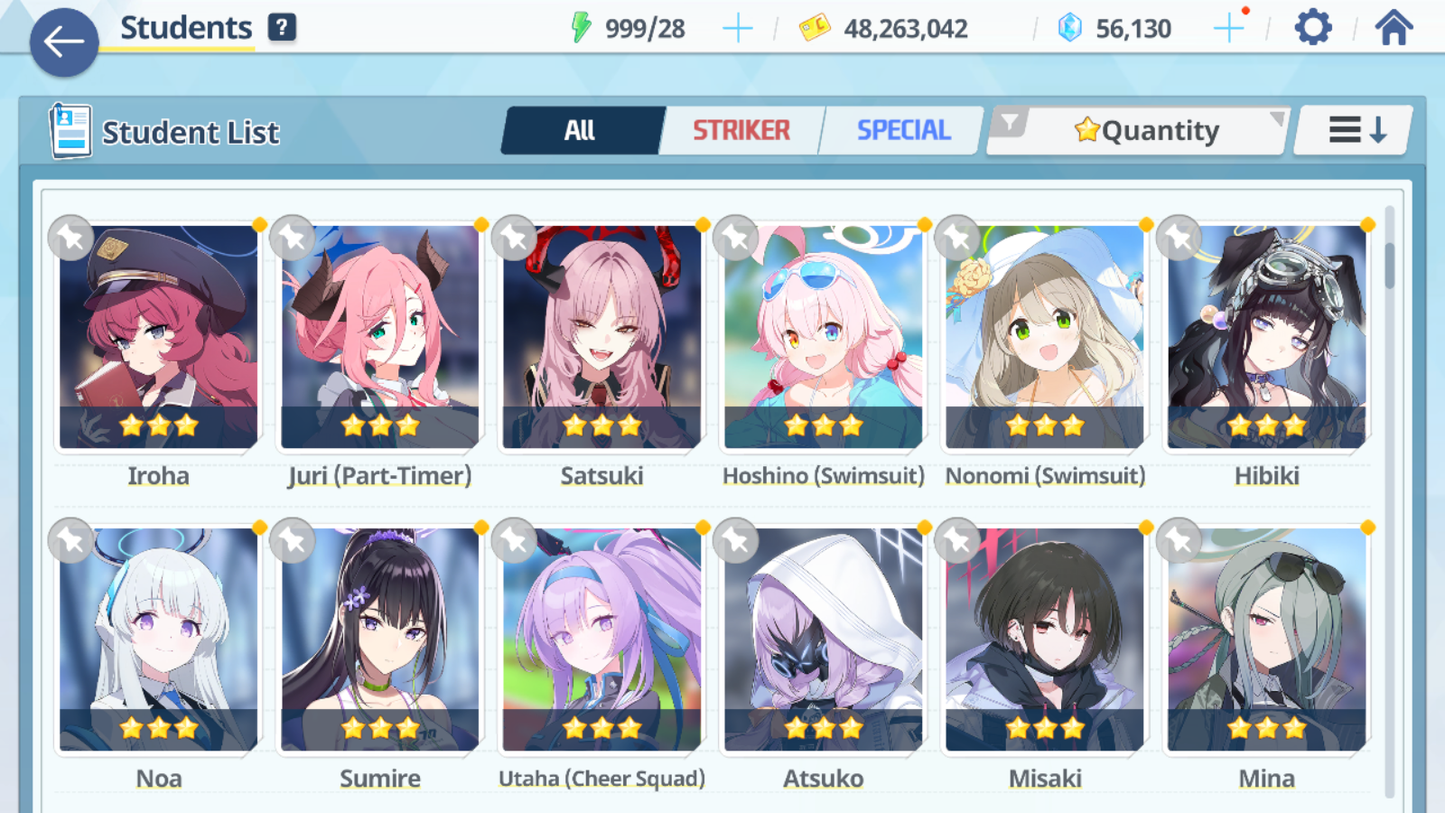Open the settings gear icon
Screen dimensions: 1445x813
(1311, 27)
